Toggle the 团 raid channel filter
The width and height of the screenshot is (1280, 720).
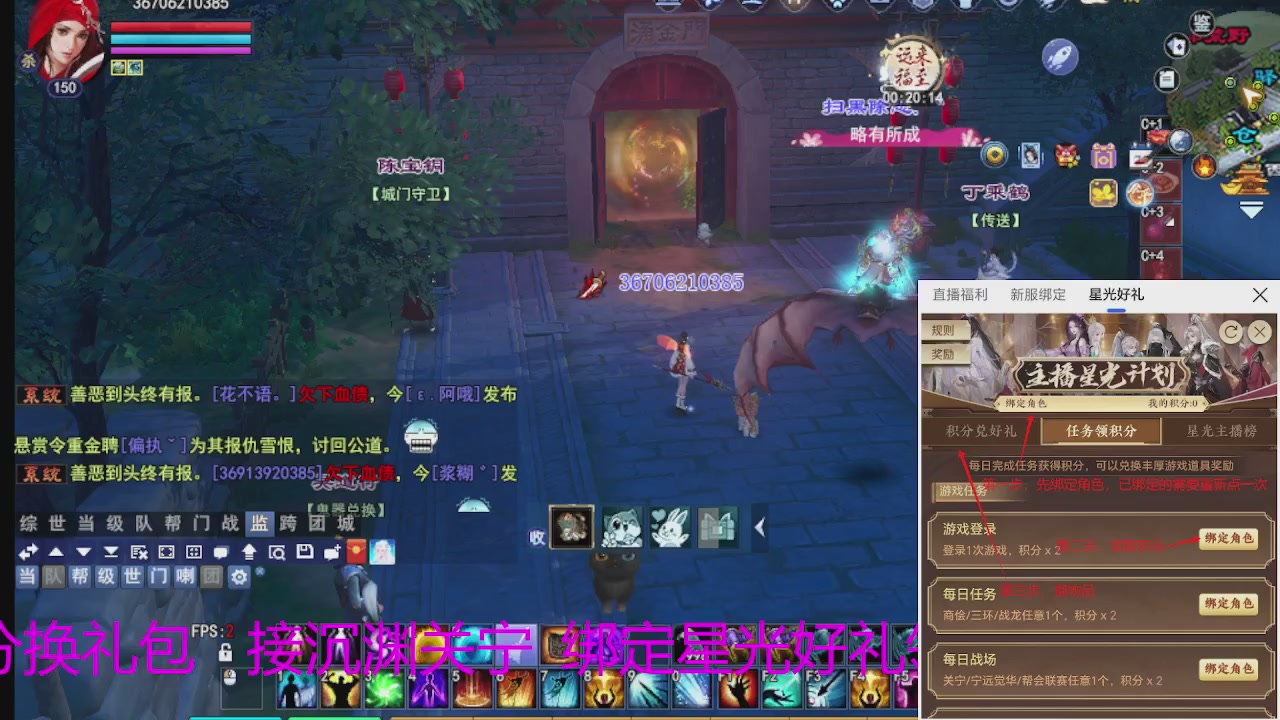[x=211, y=576]
